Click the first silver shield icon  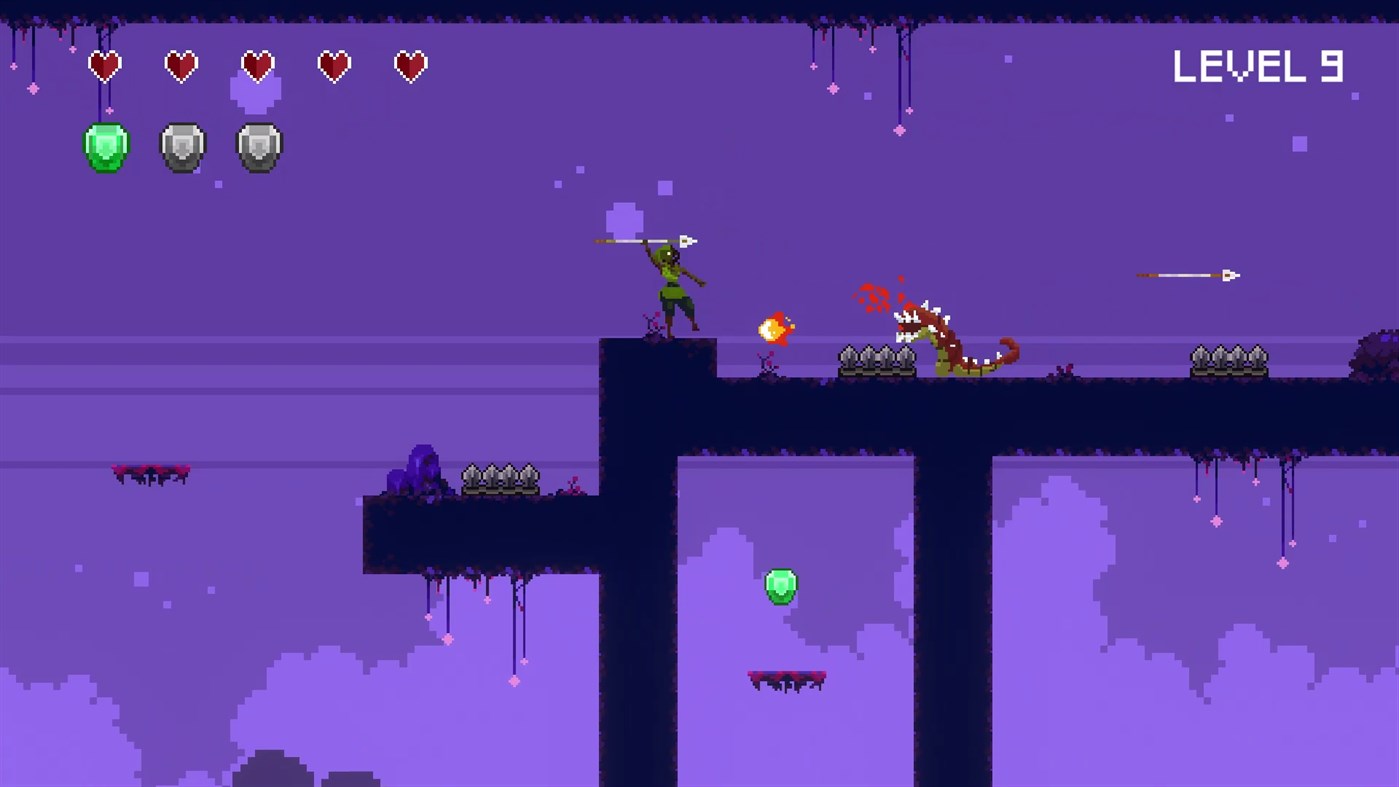181,145
